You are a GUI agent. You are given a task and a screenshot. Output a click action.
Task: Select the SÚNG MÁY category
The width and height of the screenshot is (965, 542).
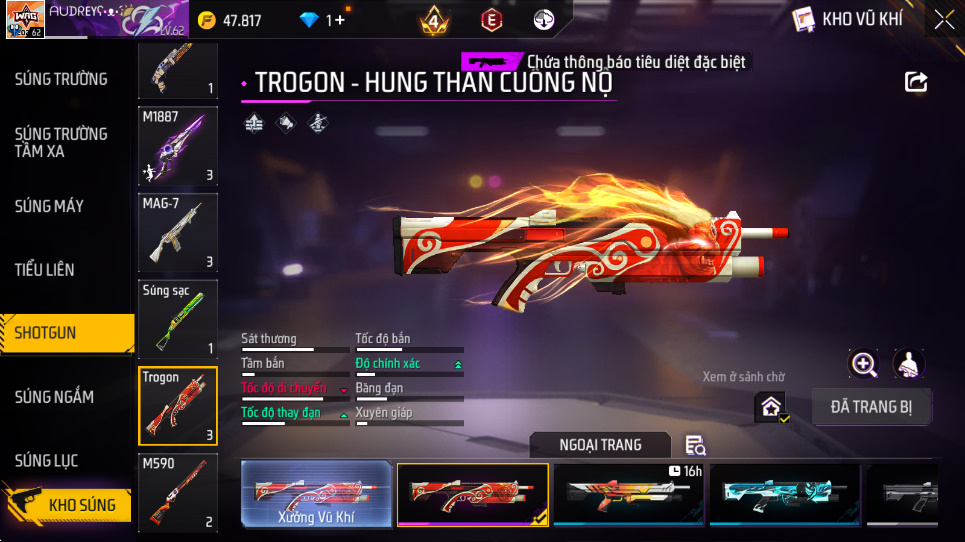click(x=49, y=206)
